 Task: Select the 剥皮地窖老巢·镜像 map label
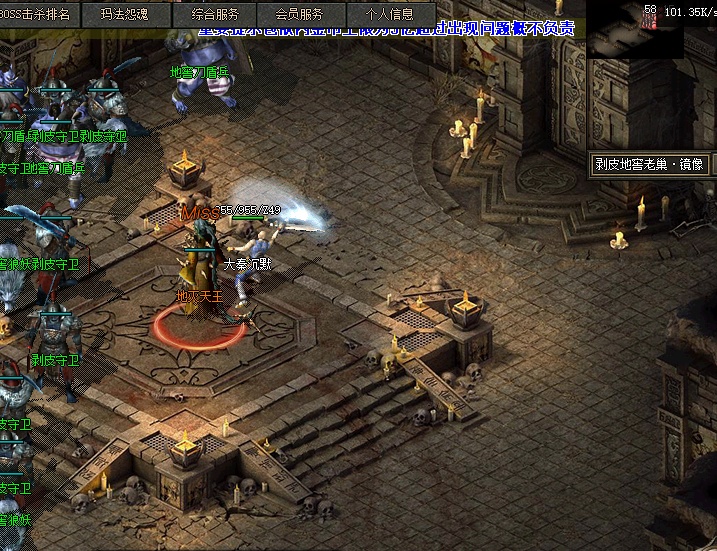point(649,165)
